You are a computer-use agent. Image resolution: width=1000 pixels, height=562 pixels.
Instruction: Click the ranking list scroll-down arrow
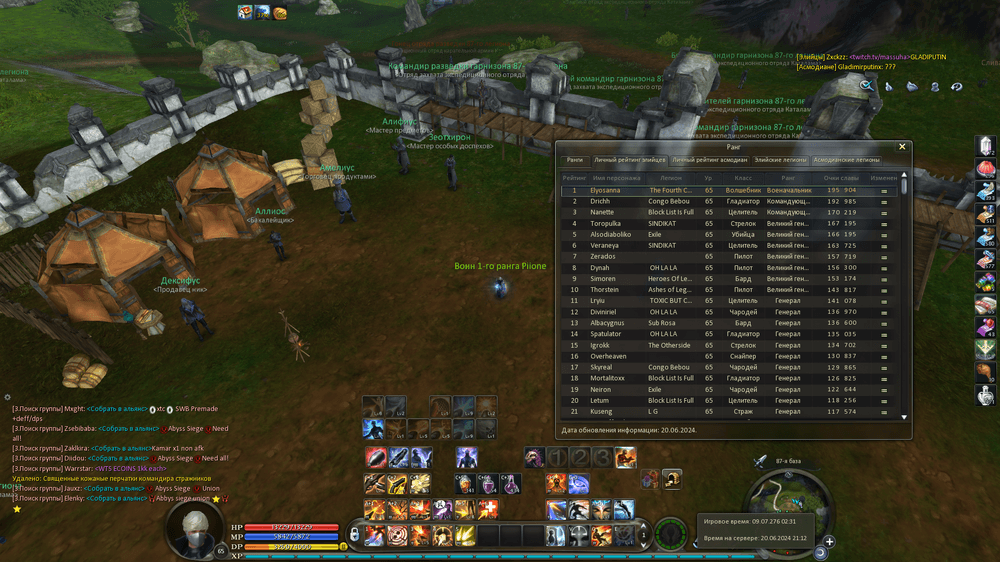point(904,416)
